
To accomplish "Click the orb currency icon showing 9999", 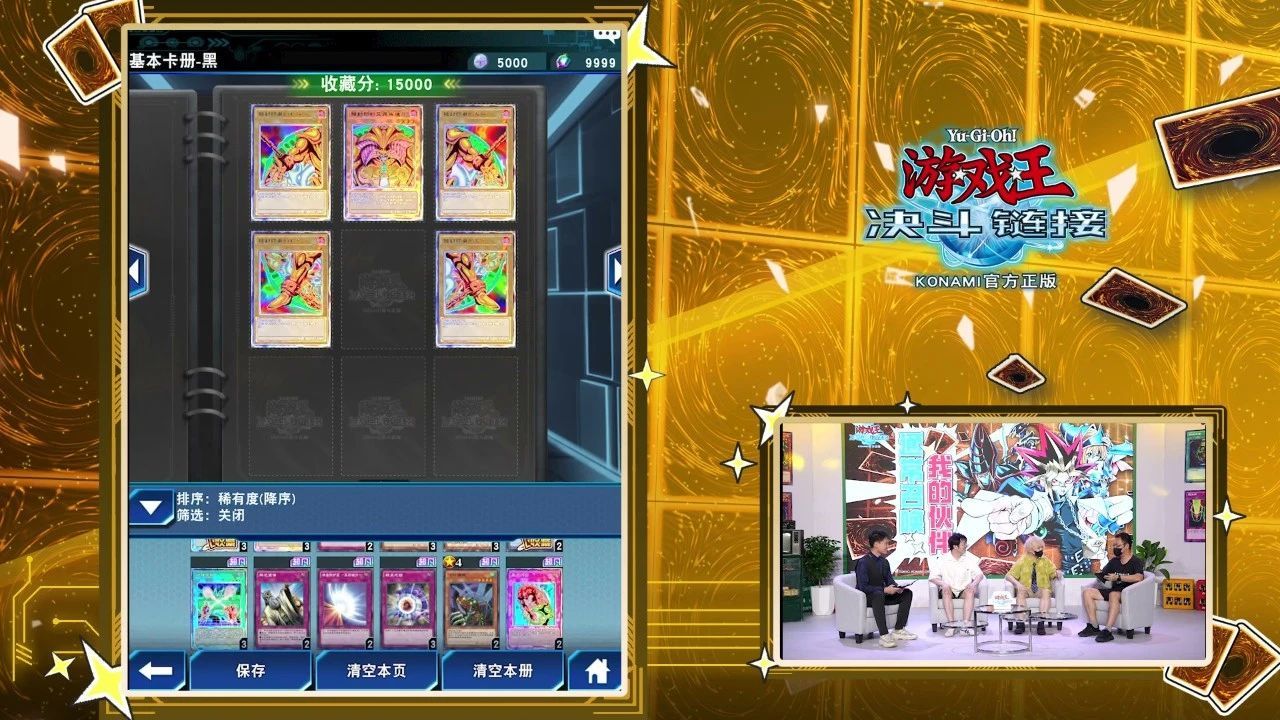I will [561, 60].
